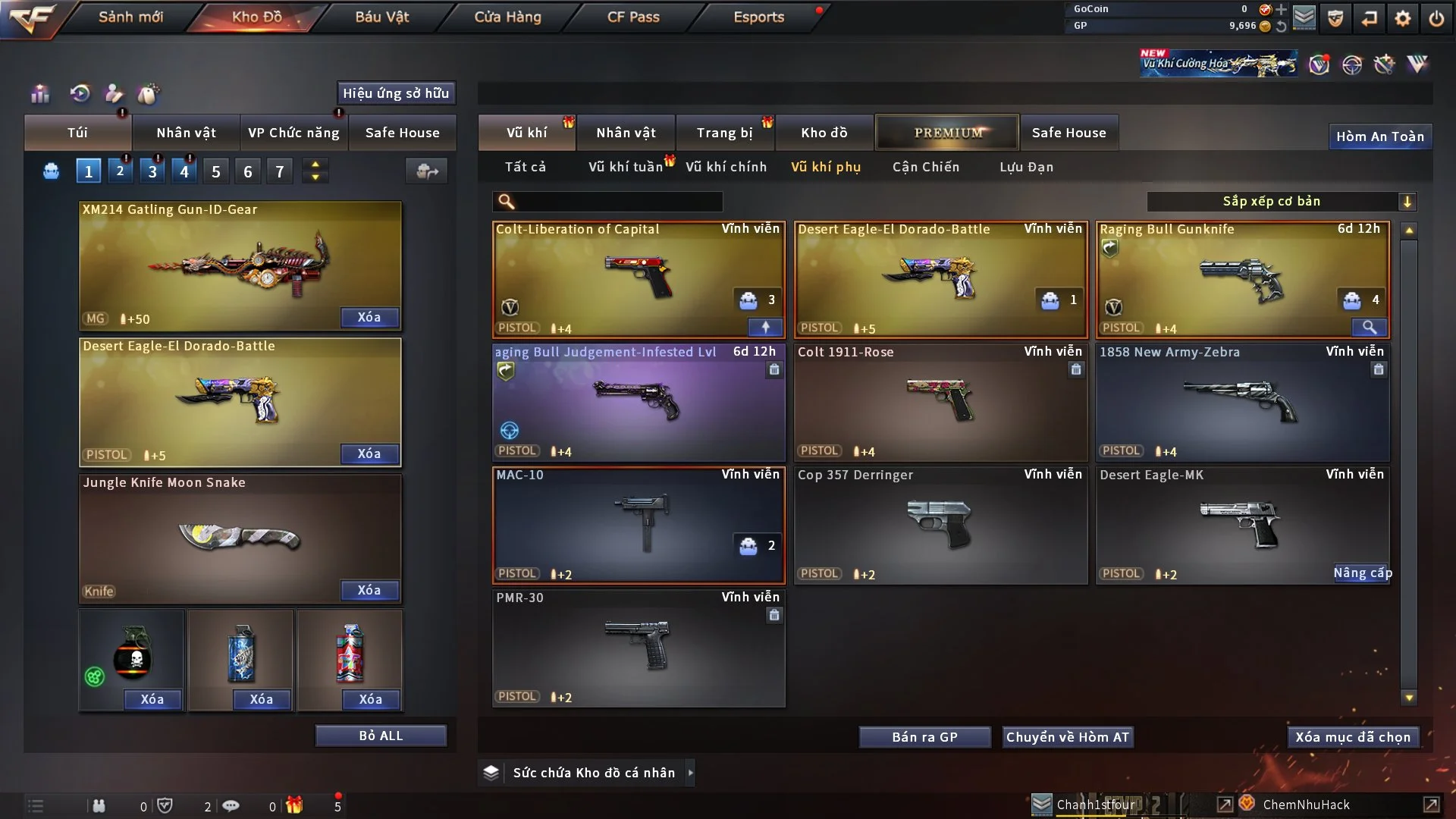This screenshot has width=1456, height=819.
Task: Go to the CF Pass page
Action: tap(633, 17)
